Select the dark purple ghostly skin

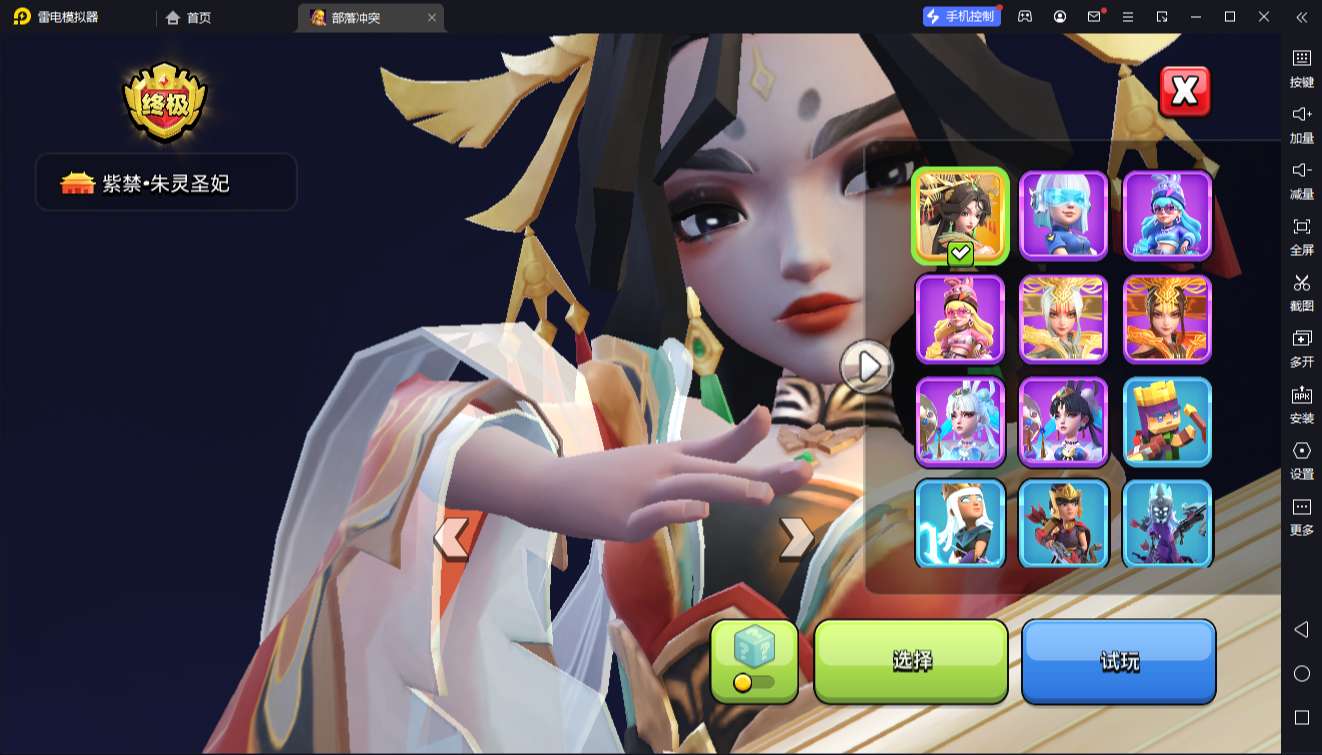[1167, 524]
